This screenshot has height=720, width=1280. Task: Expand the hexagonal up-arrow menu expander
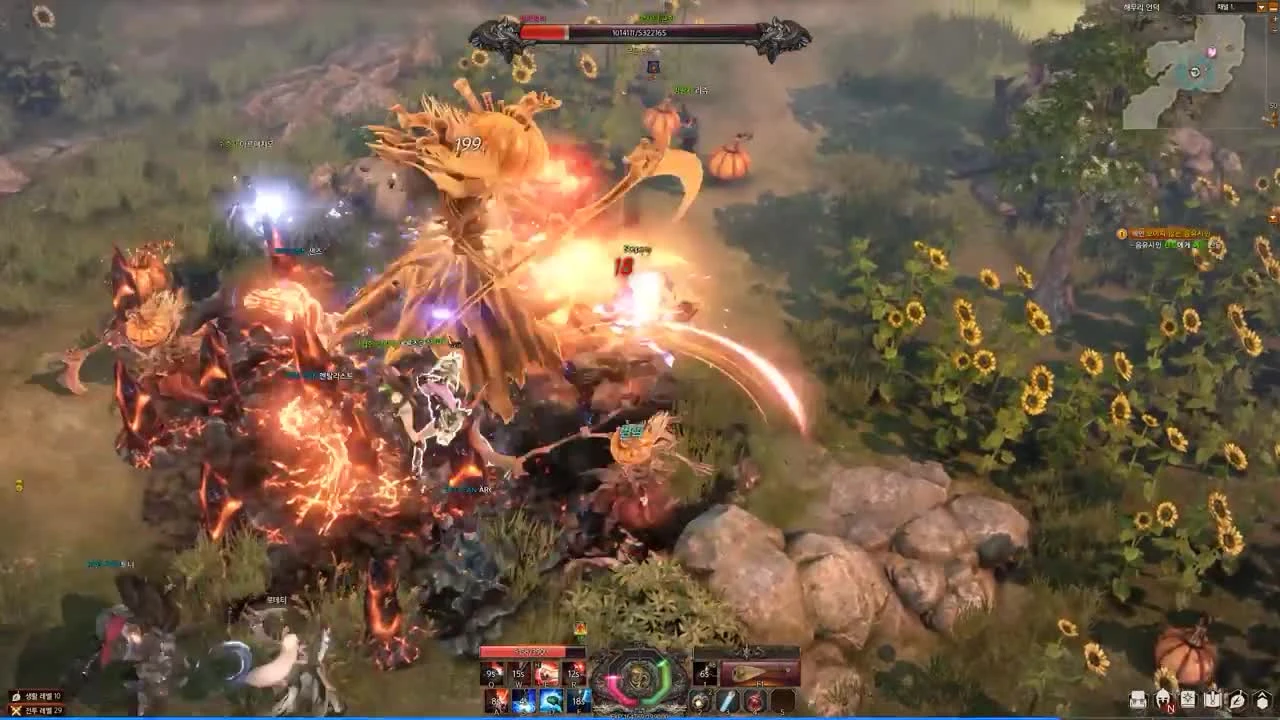pyautogui.click(x=1262, y=698)
